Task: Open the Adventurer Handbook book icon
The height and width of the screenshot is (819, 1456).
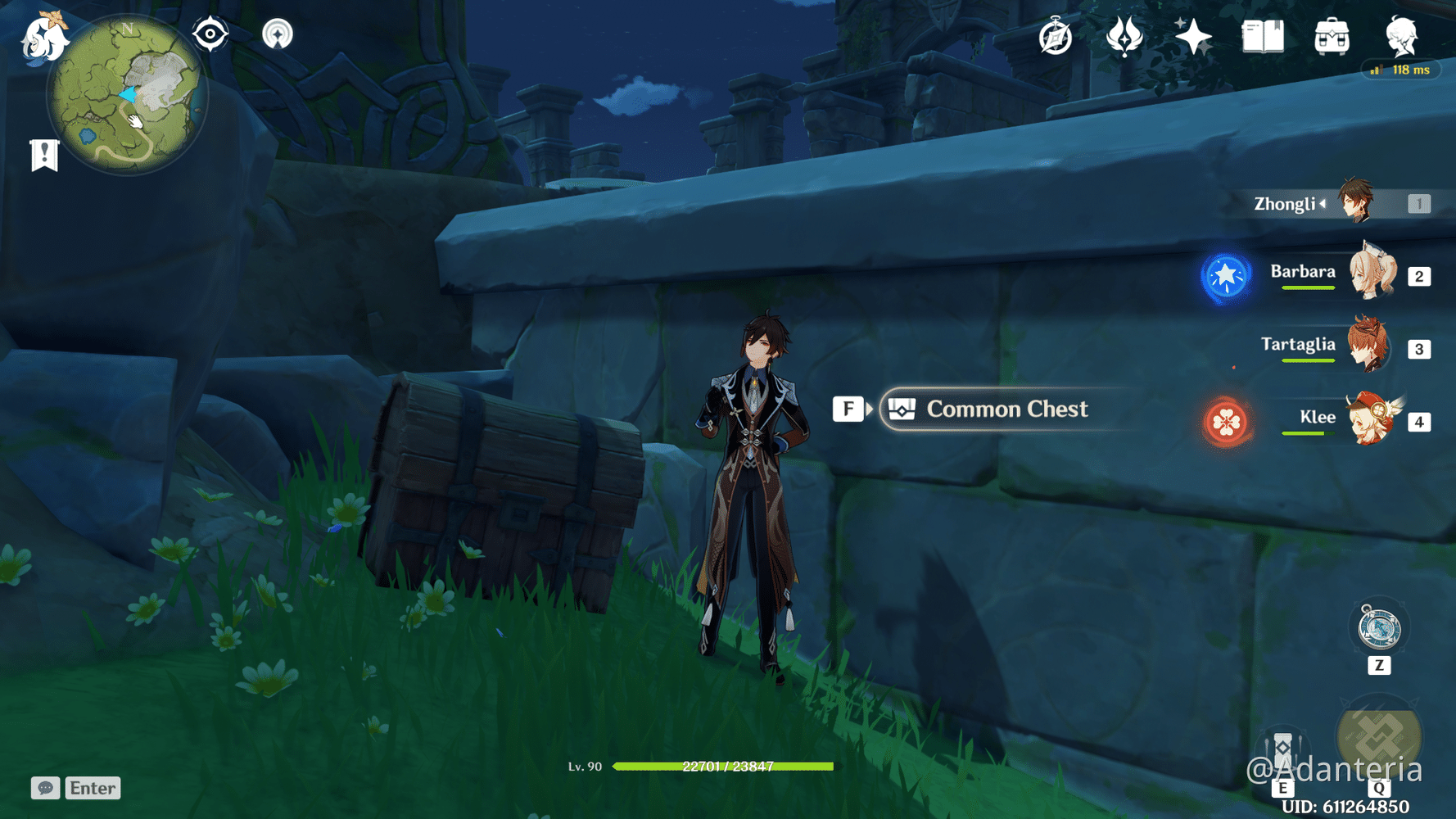Action: coord(1260,35)
